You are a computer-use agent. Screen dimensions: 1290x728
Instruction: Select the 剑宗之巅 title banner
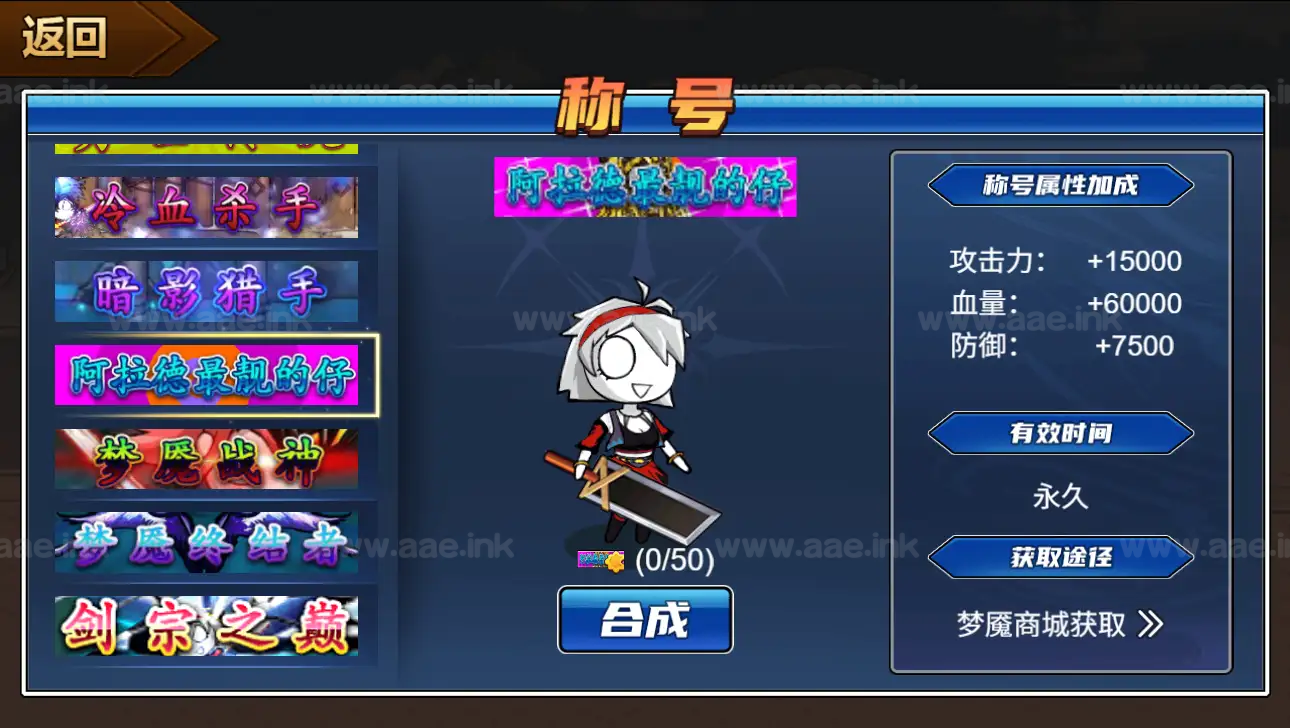(x=206, y=624)
